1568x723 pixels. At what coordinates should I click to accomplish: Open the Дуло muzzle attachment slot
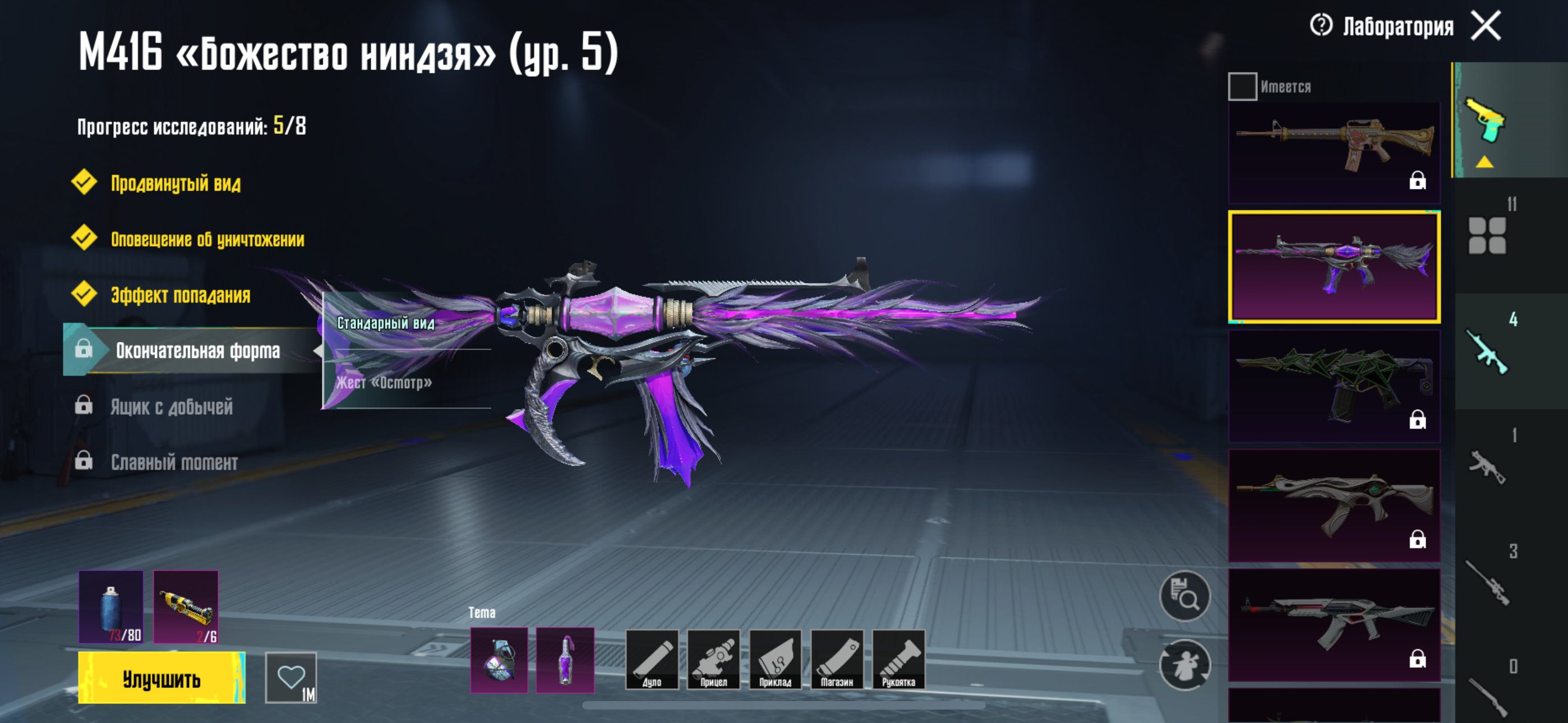651,660
